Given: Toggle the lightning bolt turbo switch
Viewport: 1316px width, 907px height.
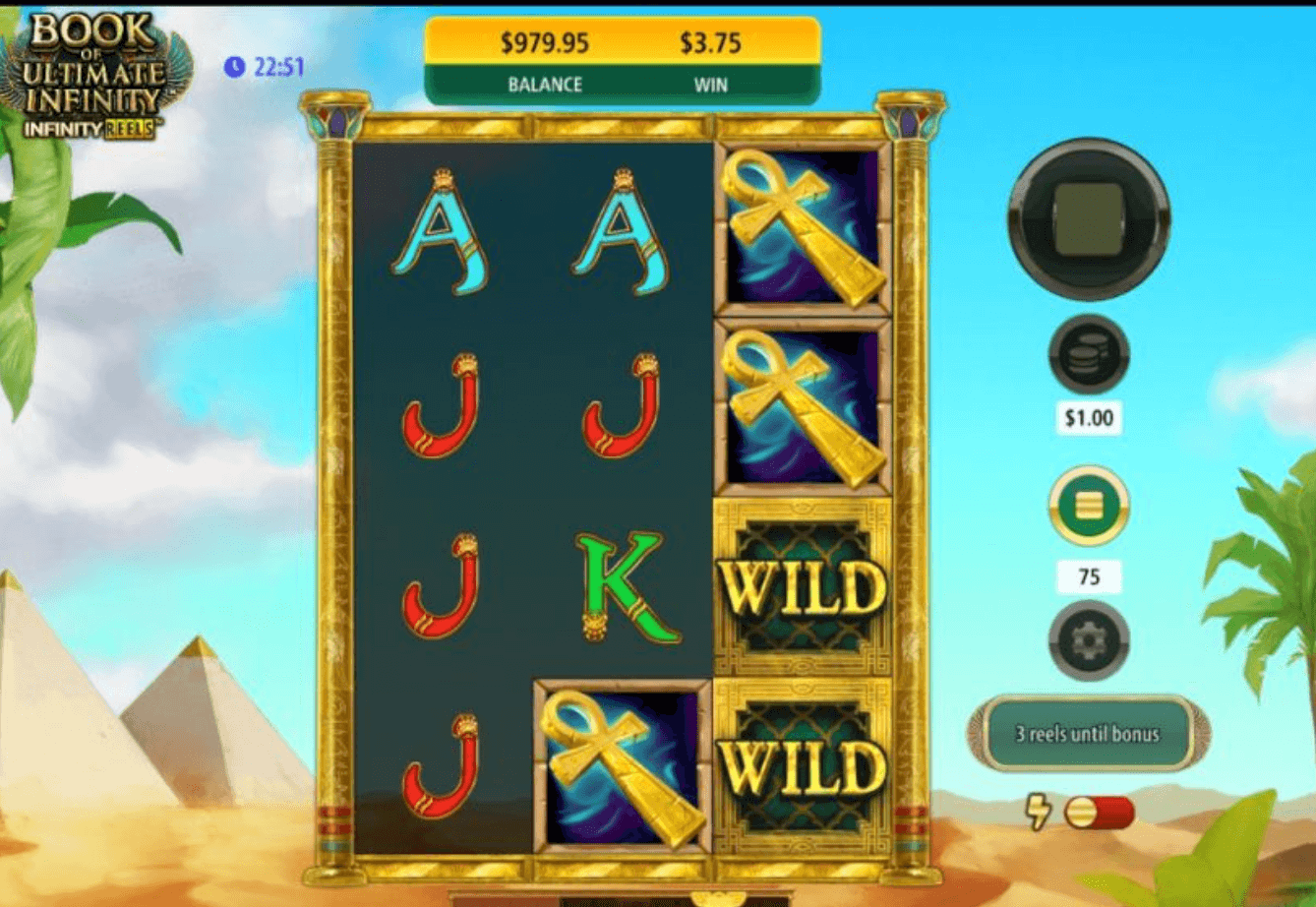Looking at the screenshot, I should [x=1099, y=813].
